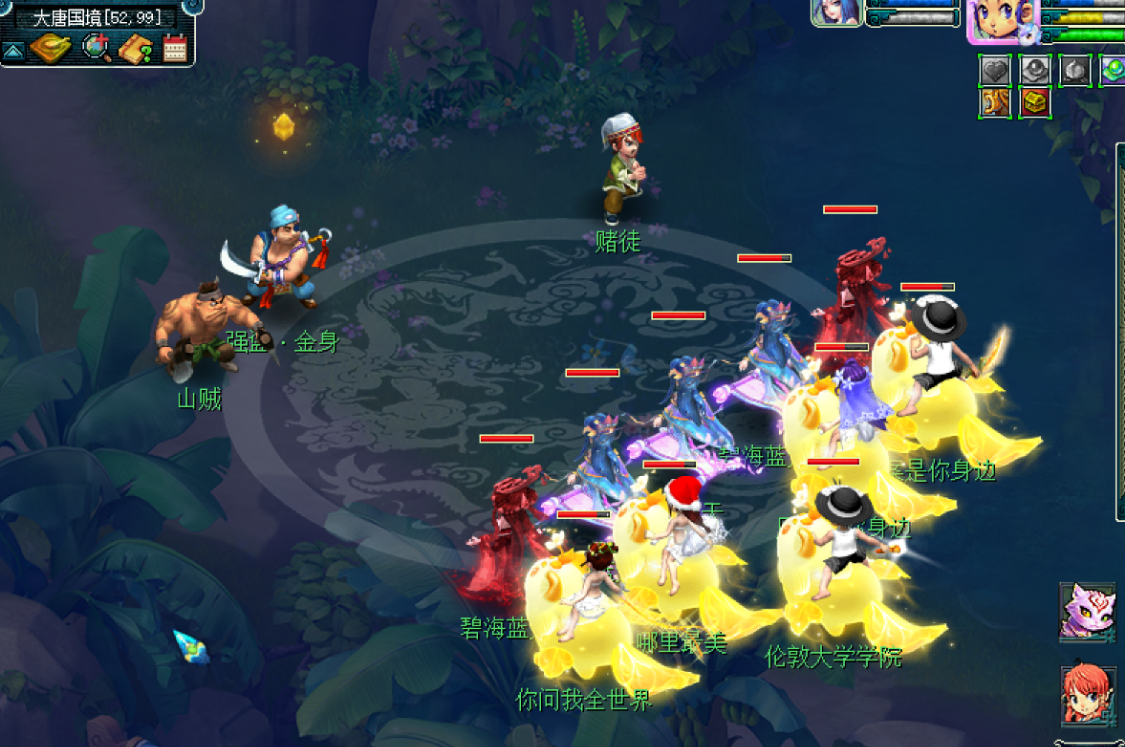The width and height of the screenshot is (1125, 747).
Task: Select the red-haired girl portrait
Action: tap(1088, 695)
